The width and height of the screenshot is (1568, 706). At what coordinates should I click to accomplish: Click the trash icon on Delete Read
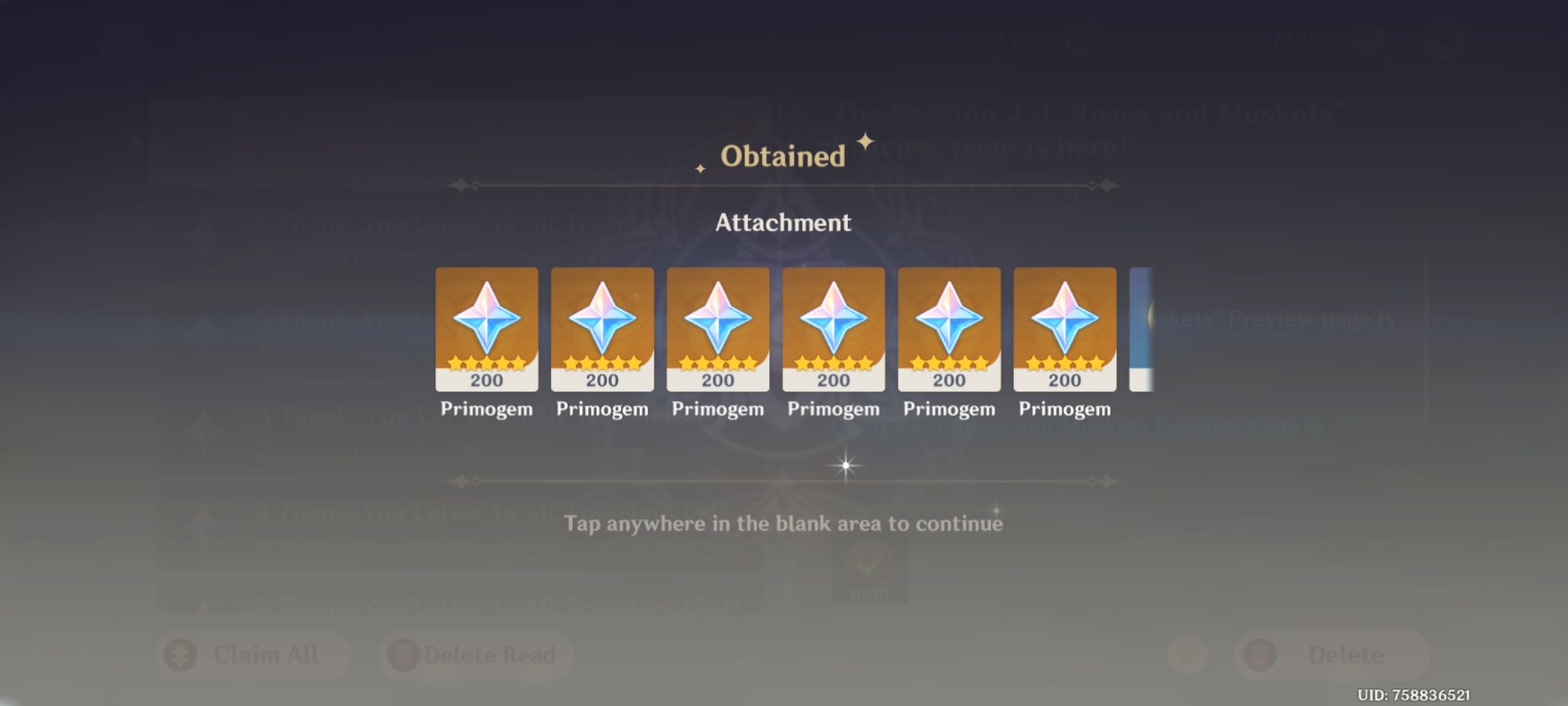[x=403, y=654]
